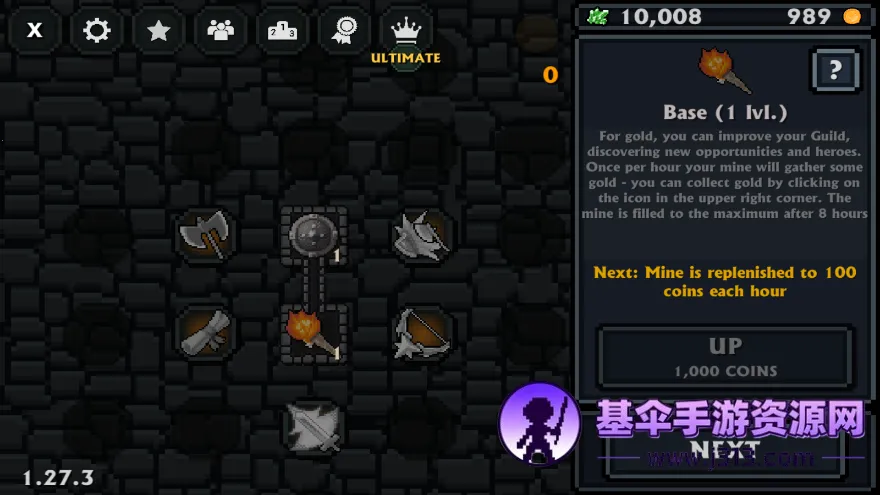Select the scroll upgrade node
This screenshot has height=495, width=880.
tap(204, 332)
